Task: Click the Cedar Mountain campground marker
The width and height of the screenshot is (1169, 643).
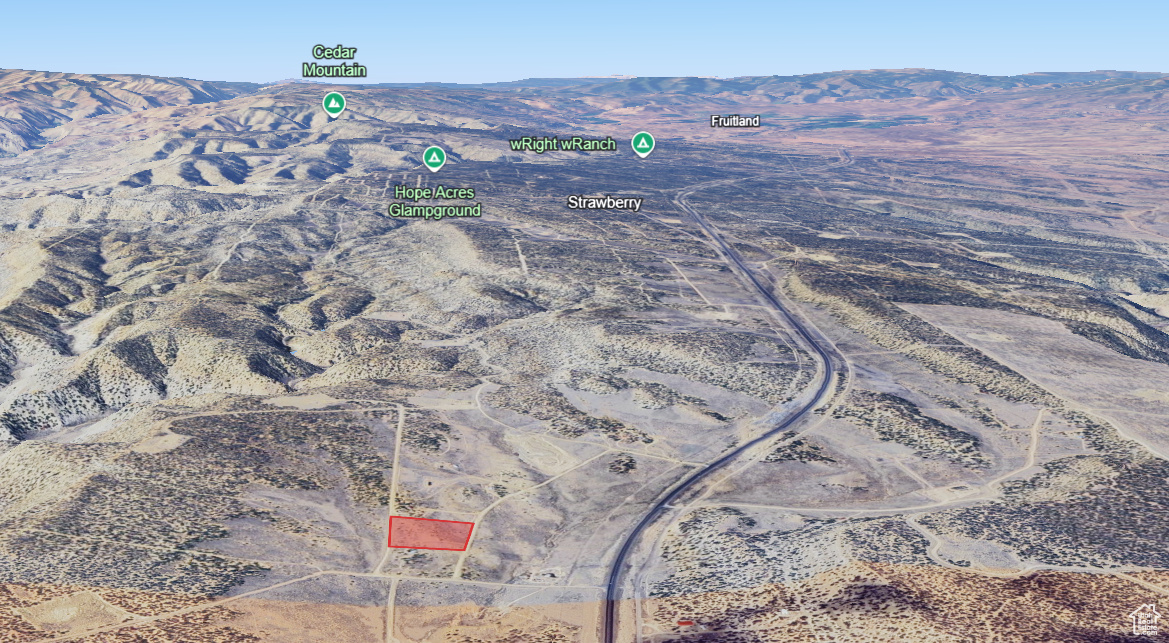Action: [x=334, y=103]
